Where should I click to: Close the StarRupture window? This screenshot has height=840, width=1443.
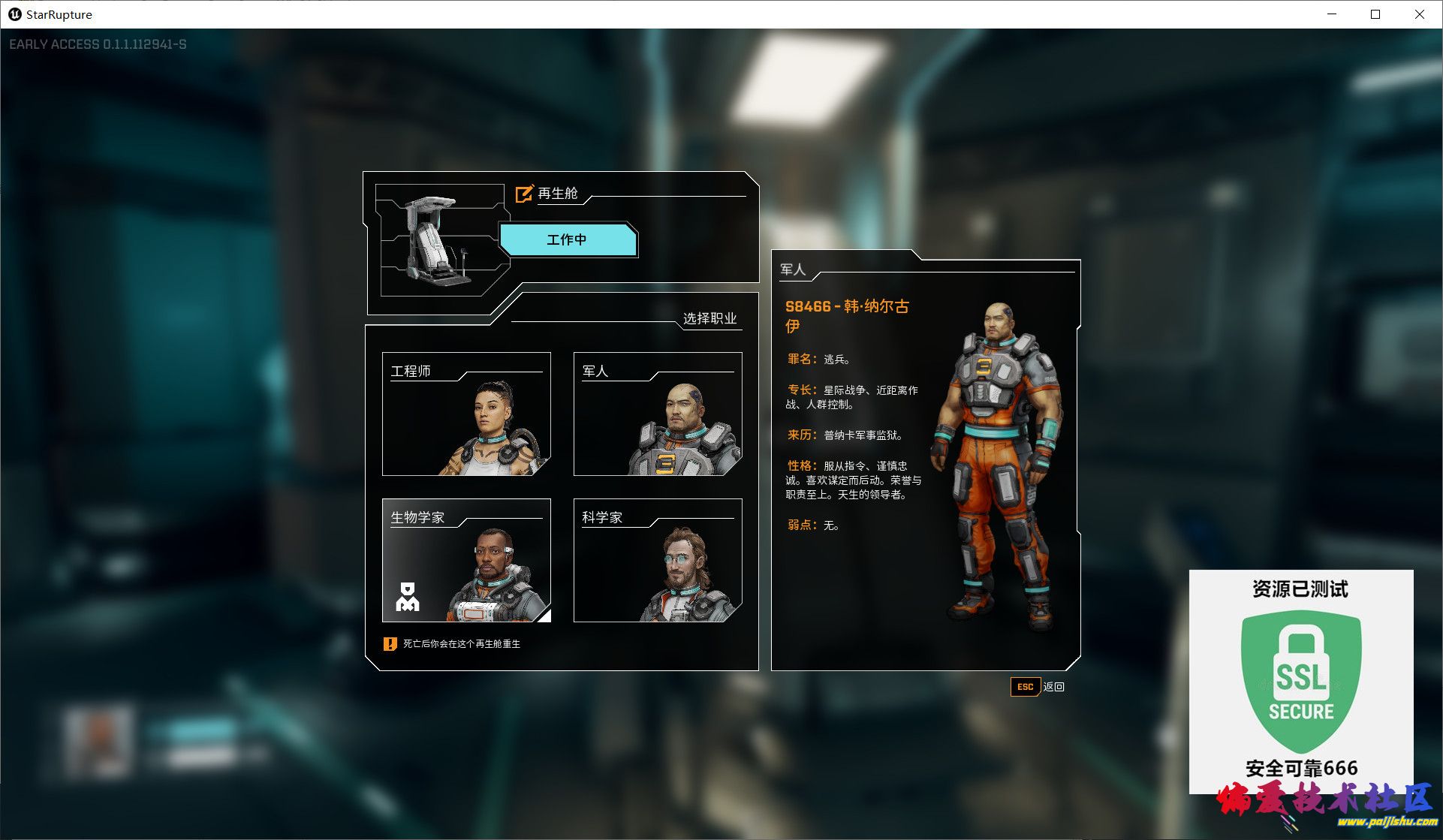click(1419, 14)
